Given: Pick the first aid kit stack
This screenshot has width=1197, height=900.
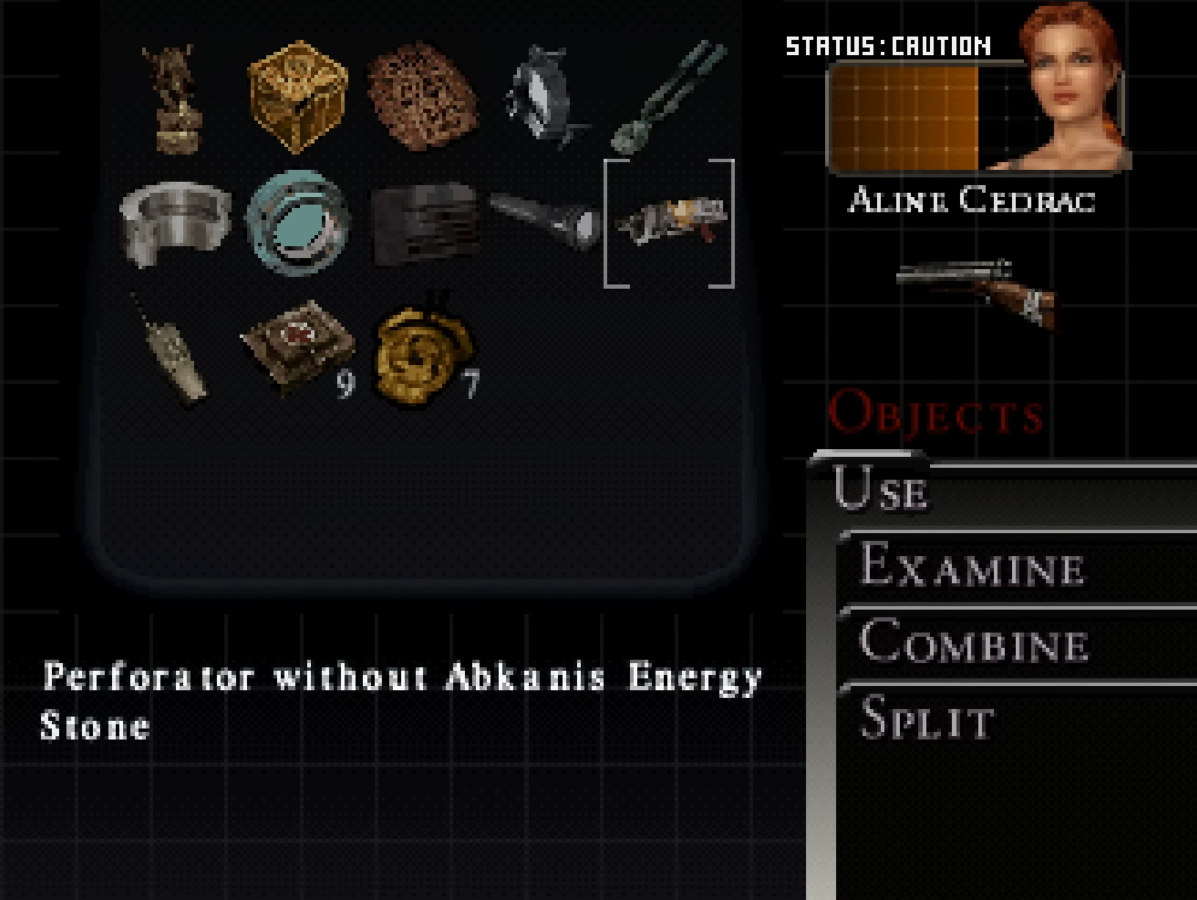Looking at the screenshot, I should [x=298, y=347].
